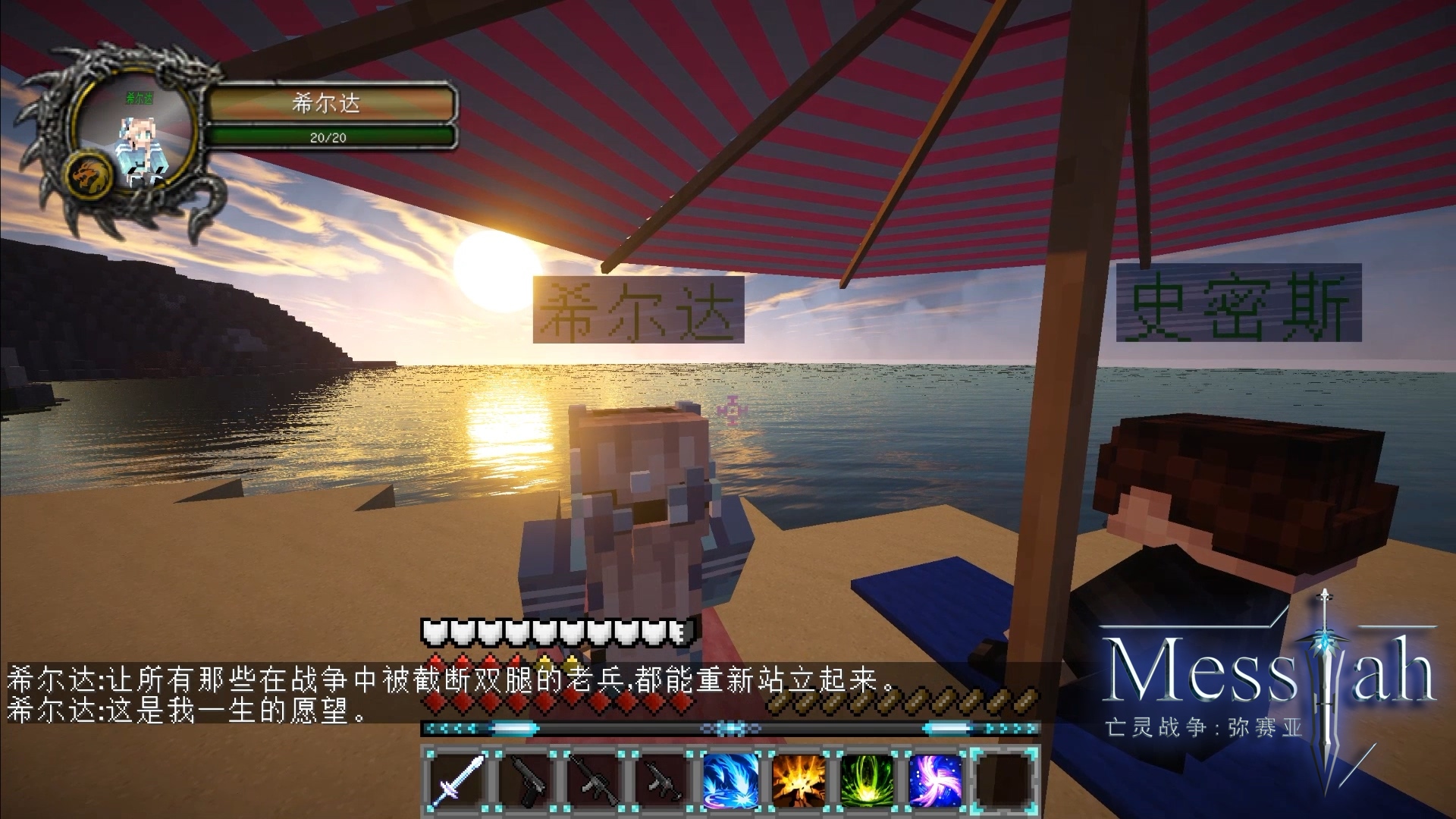Image resolution: width=1456 pixels, height=819 pixels.
Task: Select the white sword hotbar slot
Action: click(458, 780)
